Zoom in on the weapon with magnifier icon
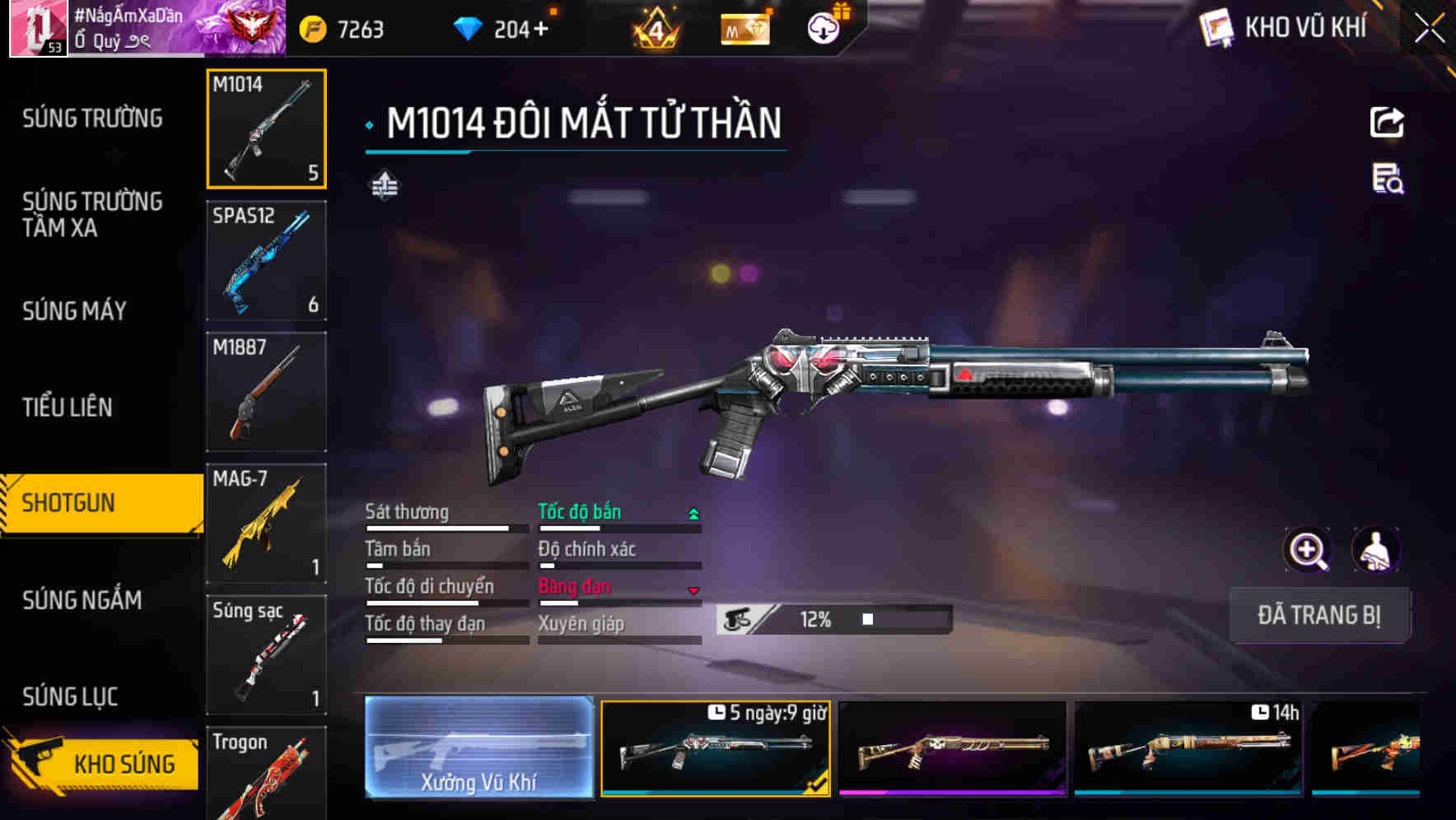 coord(1307,550)
